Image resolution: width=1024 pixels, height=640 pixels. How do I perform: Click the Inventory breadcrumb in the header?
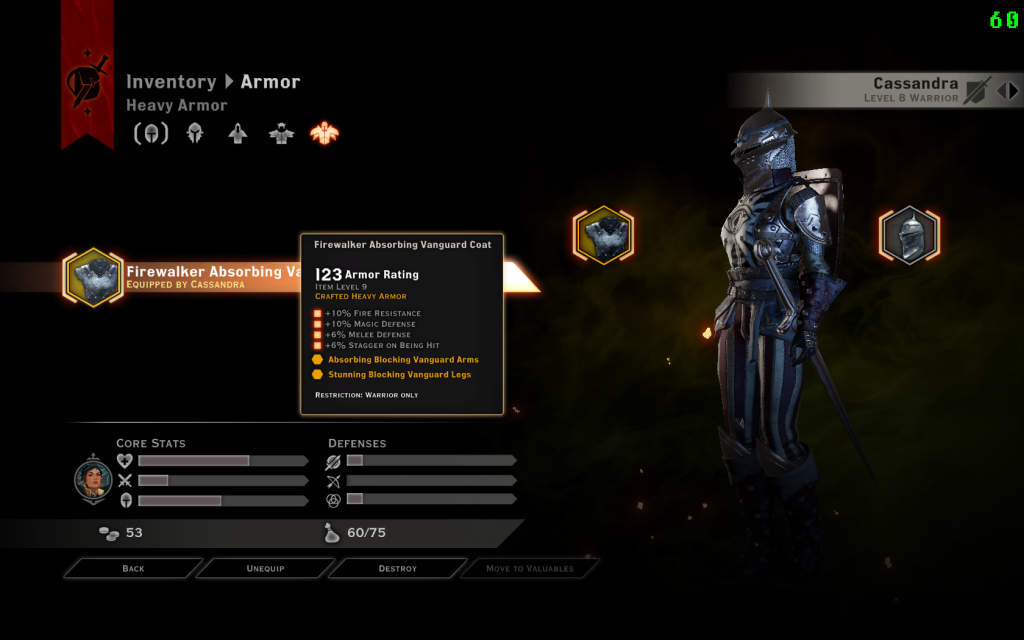click(171, 82)
